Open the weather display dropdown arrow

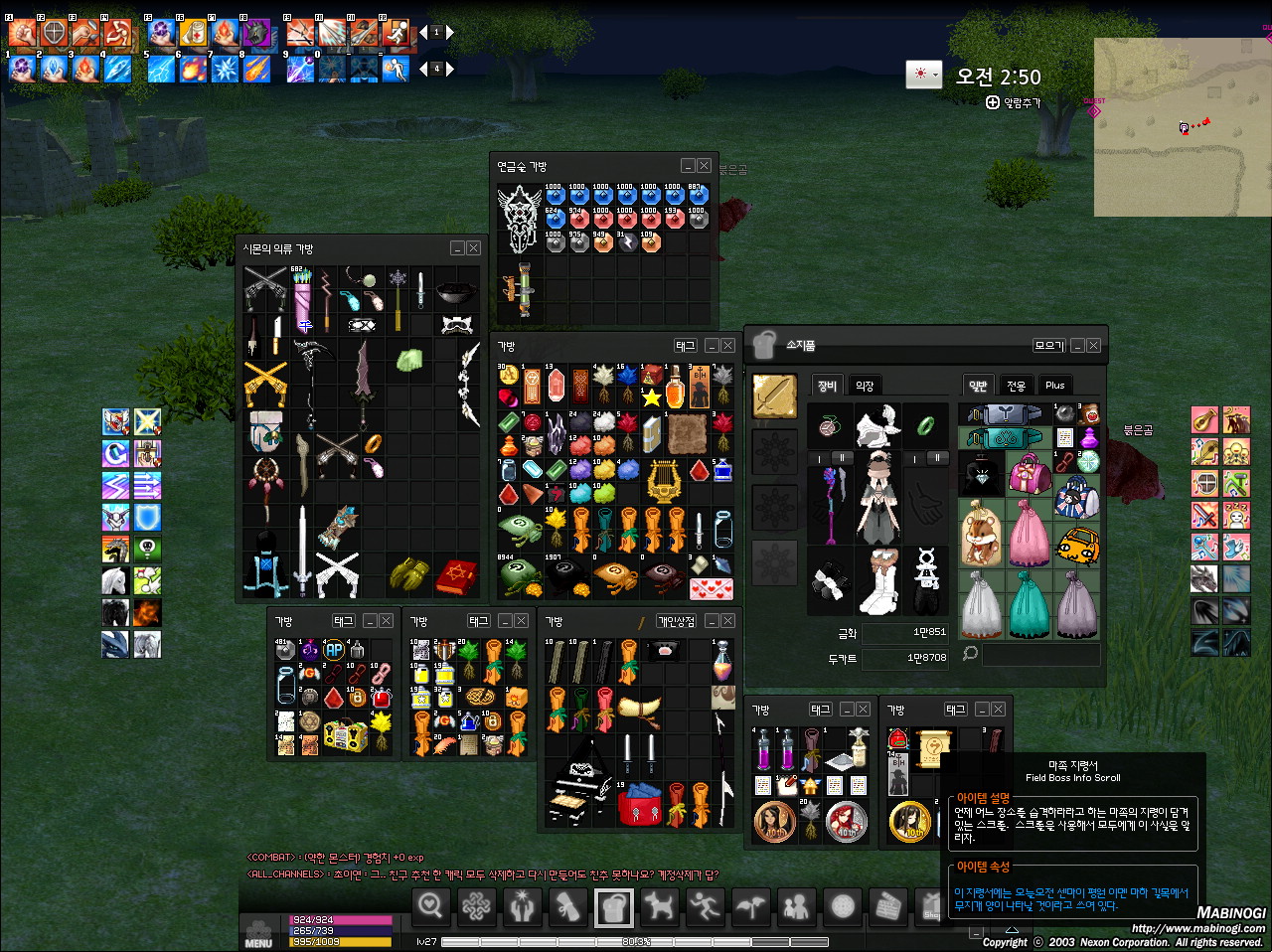click(935, 75)
